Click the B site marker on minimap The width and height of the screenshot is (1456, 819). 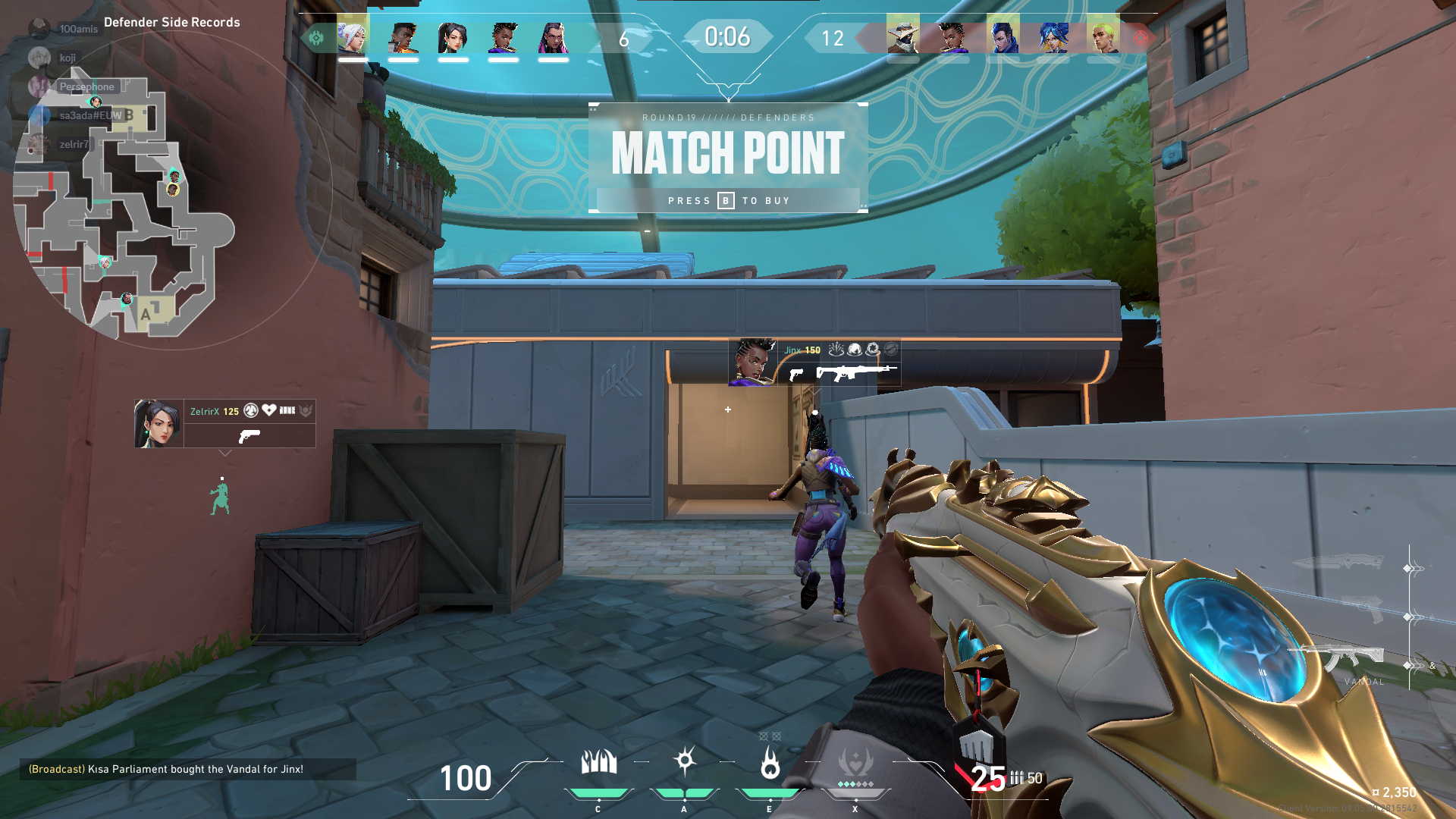tap(130, 115)
